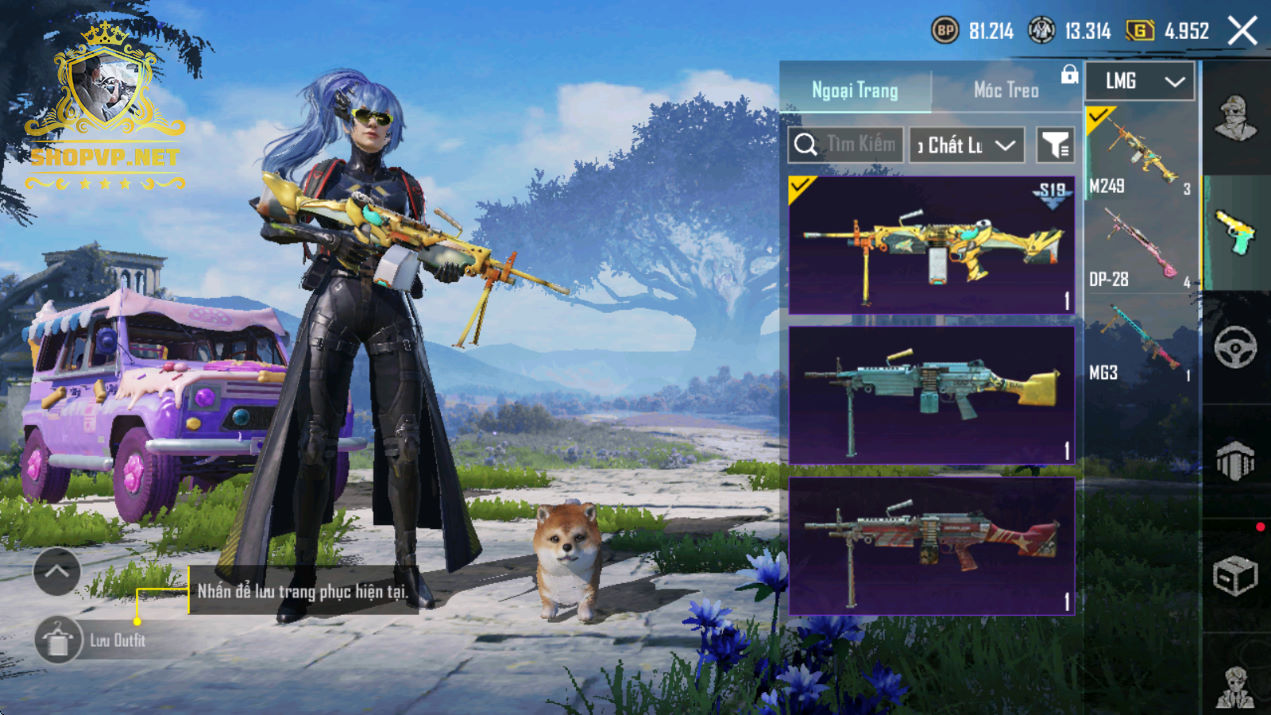Select the yellow S19 M249 skin
Viewport: 1271px width, 715px height.
pos(931,246)
